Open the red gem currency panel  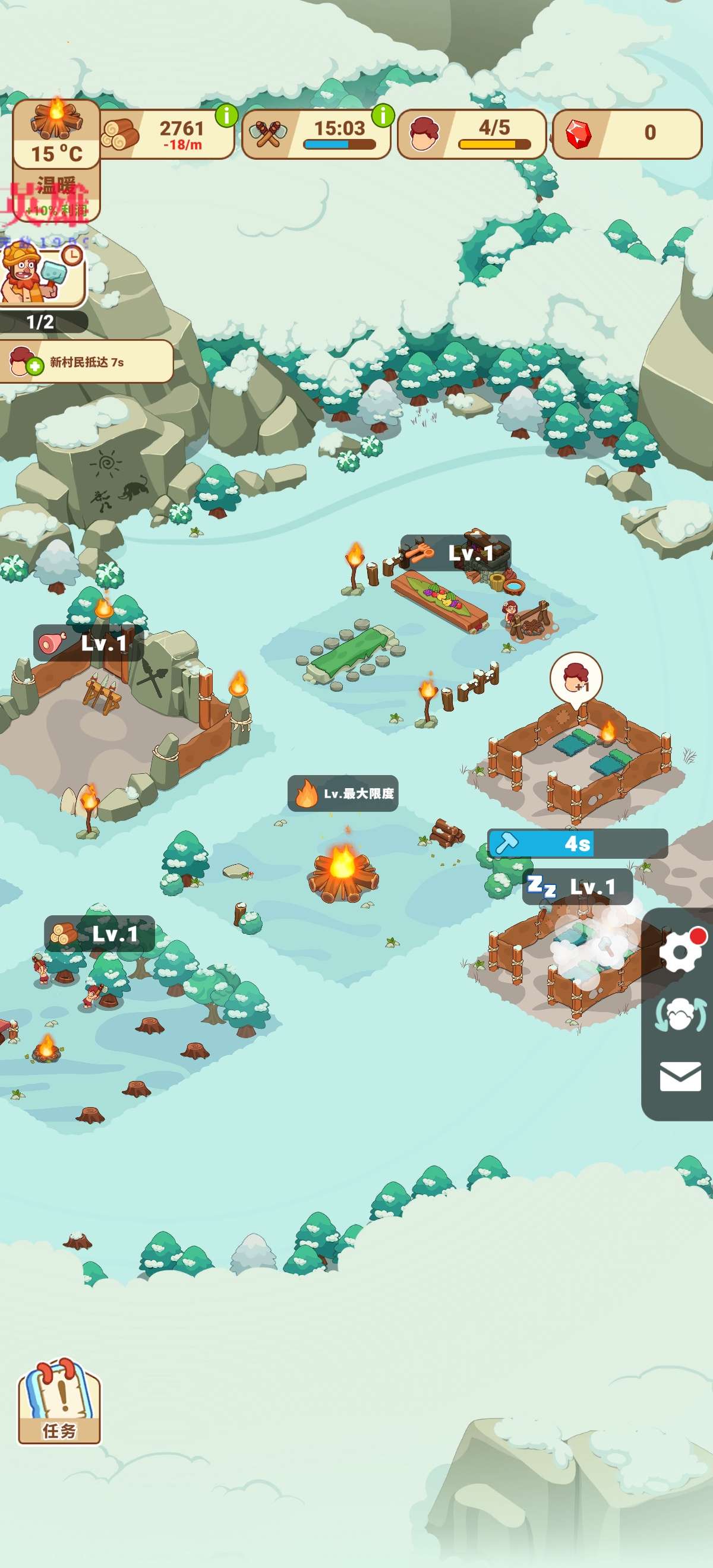click(626, 134)
